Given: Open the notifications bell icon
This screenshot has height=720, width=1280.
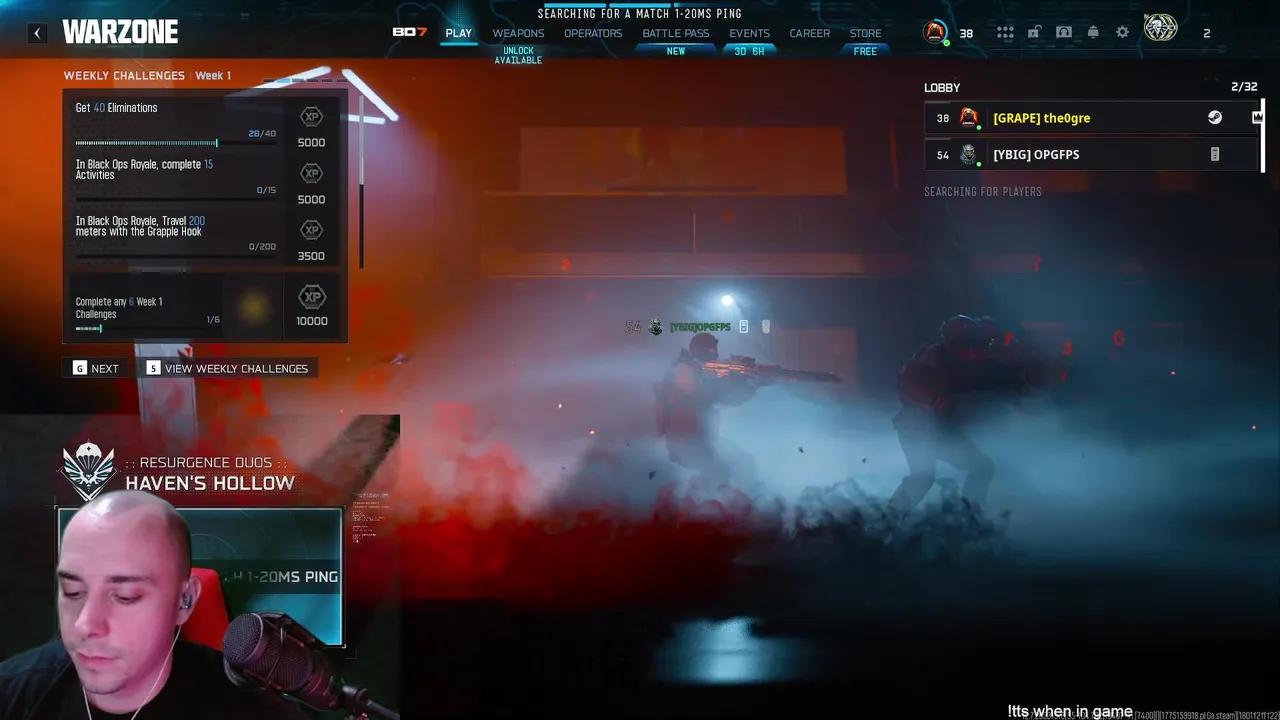Looking at the screenshot, I should point(1093,31).
